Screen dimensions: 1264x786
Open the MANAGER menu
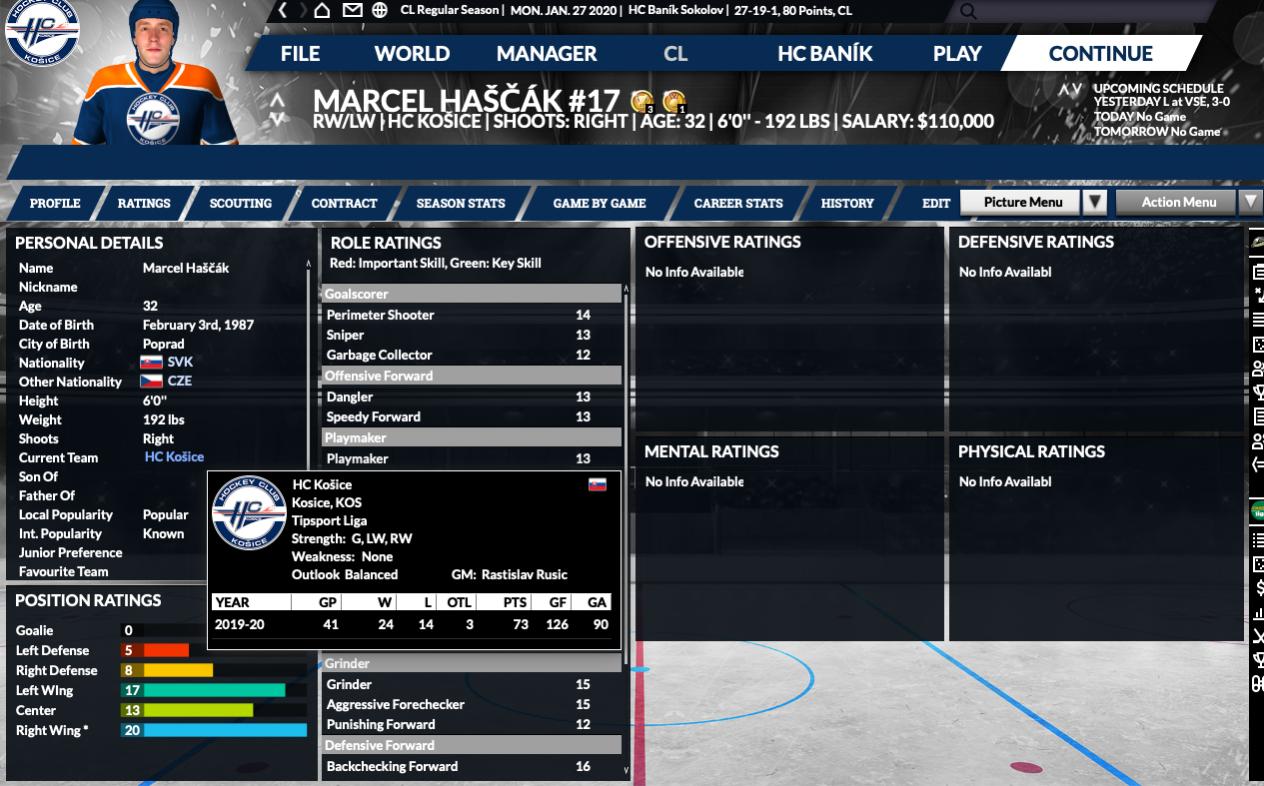(546, 54)
